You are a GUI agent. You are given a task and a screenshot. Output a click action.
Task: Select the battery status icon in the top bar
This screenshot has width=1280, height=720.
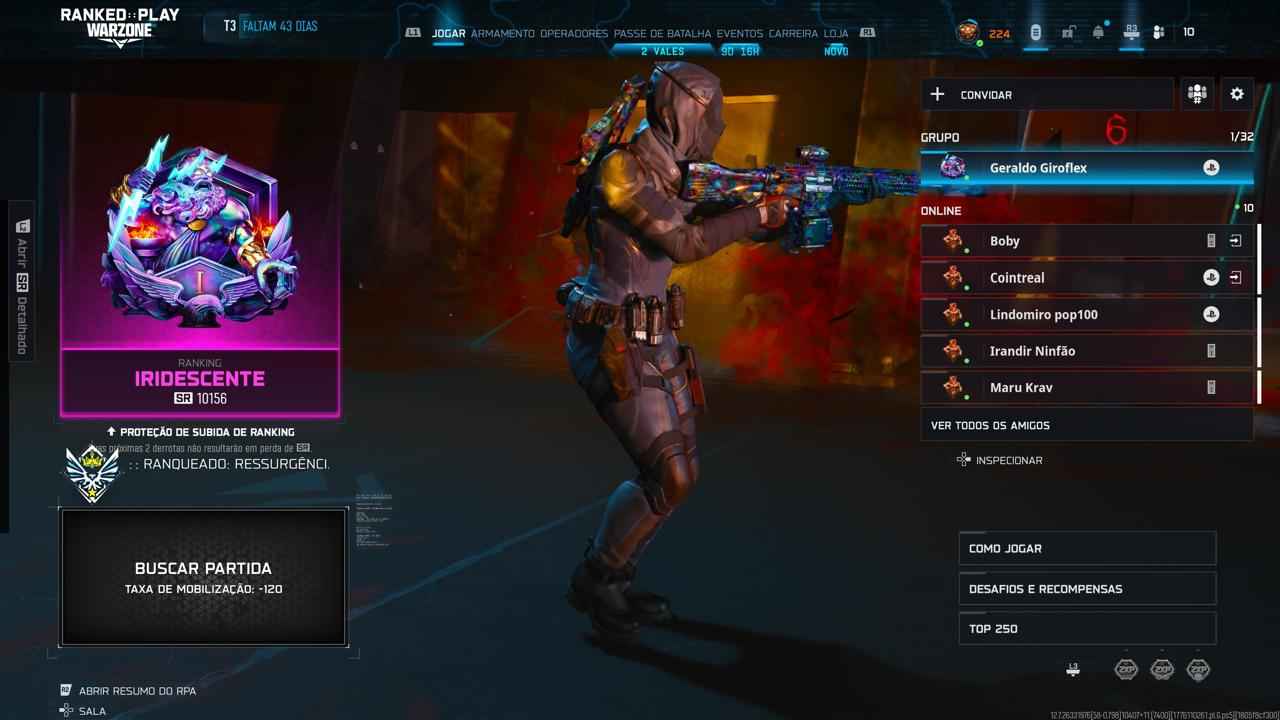[1035, 31]
